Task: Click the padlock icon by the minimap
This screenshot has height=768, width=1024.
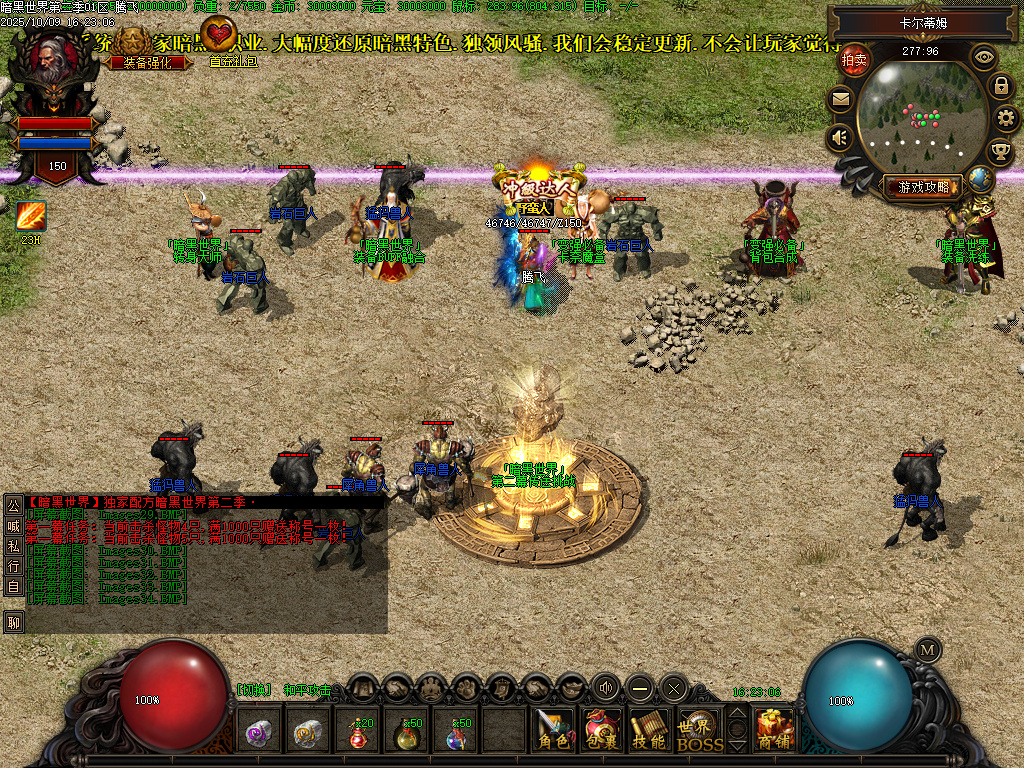Action: [1000, 86]
